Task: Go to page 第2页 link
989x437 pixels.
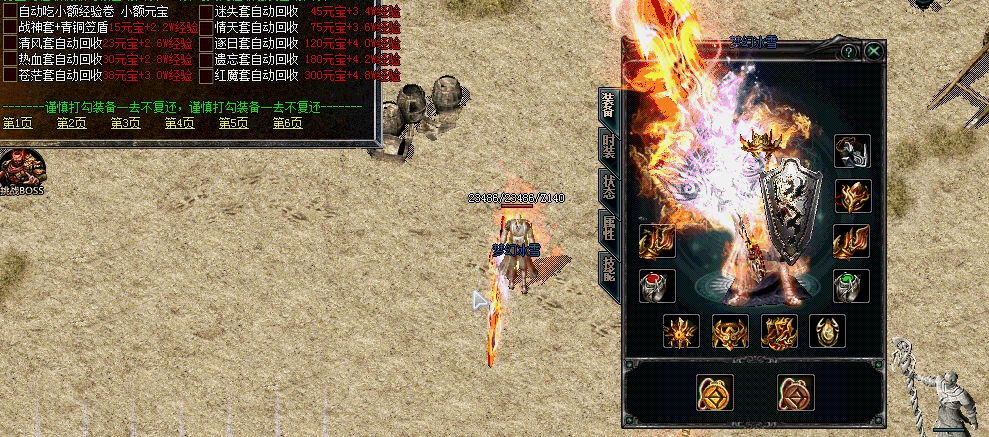Action: [x=71, y=123]
